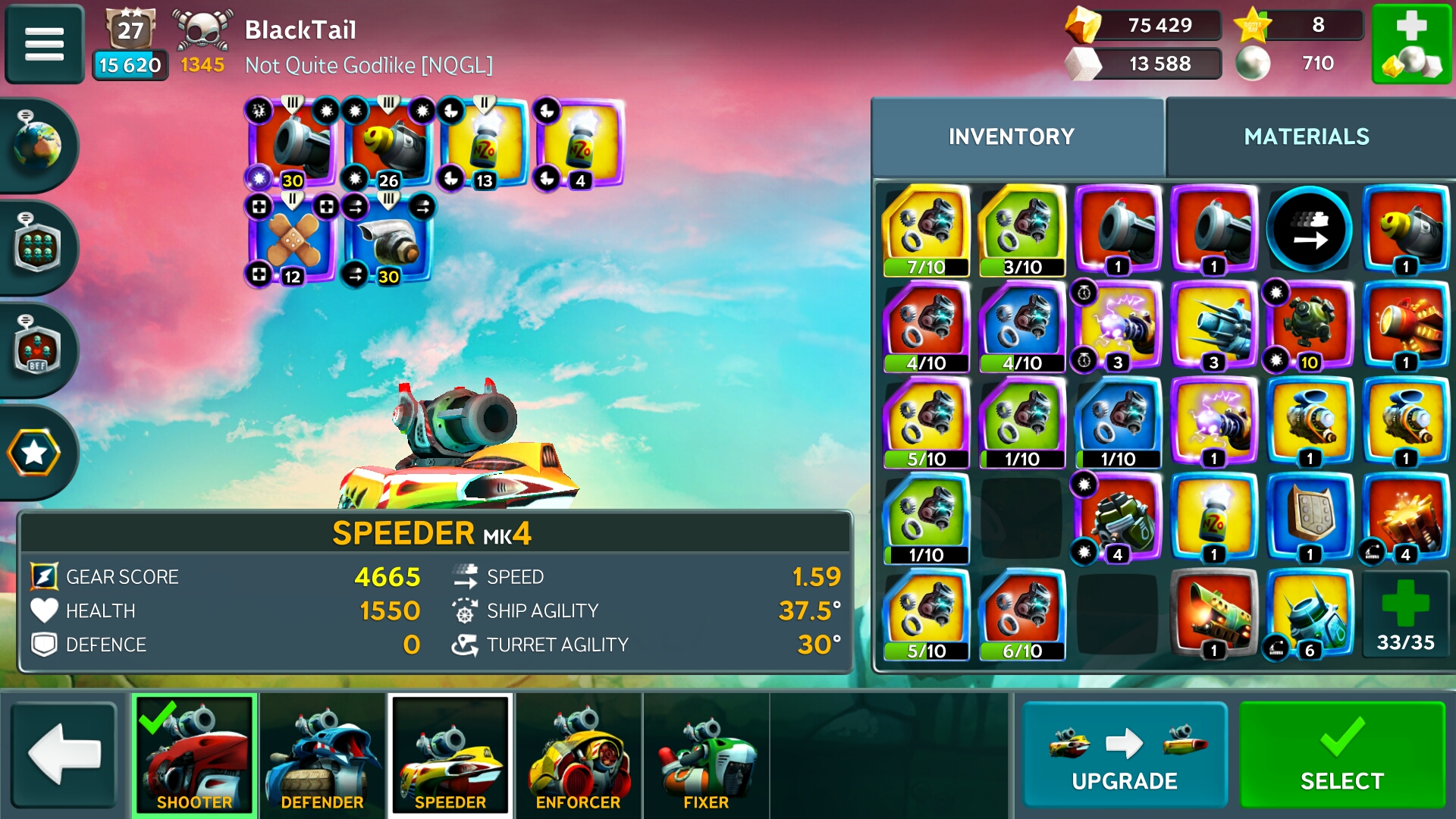Select the equipped bandage item level 12
1456x819 pixels.
[x=292, y=239]
